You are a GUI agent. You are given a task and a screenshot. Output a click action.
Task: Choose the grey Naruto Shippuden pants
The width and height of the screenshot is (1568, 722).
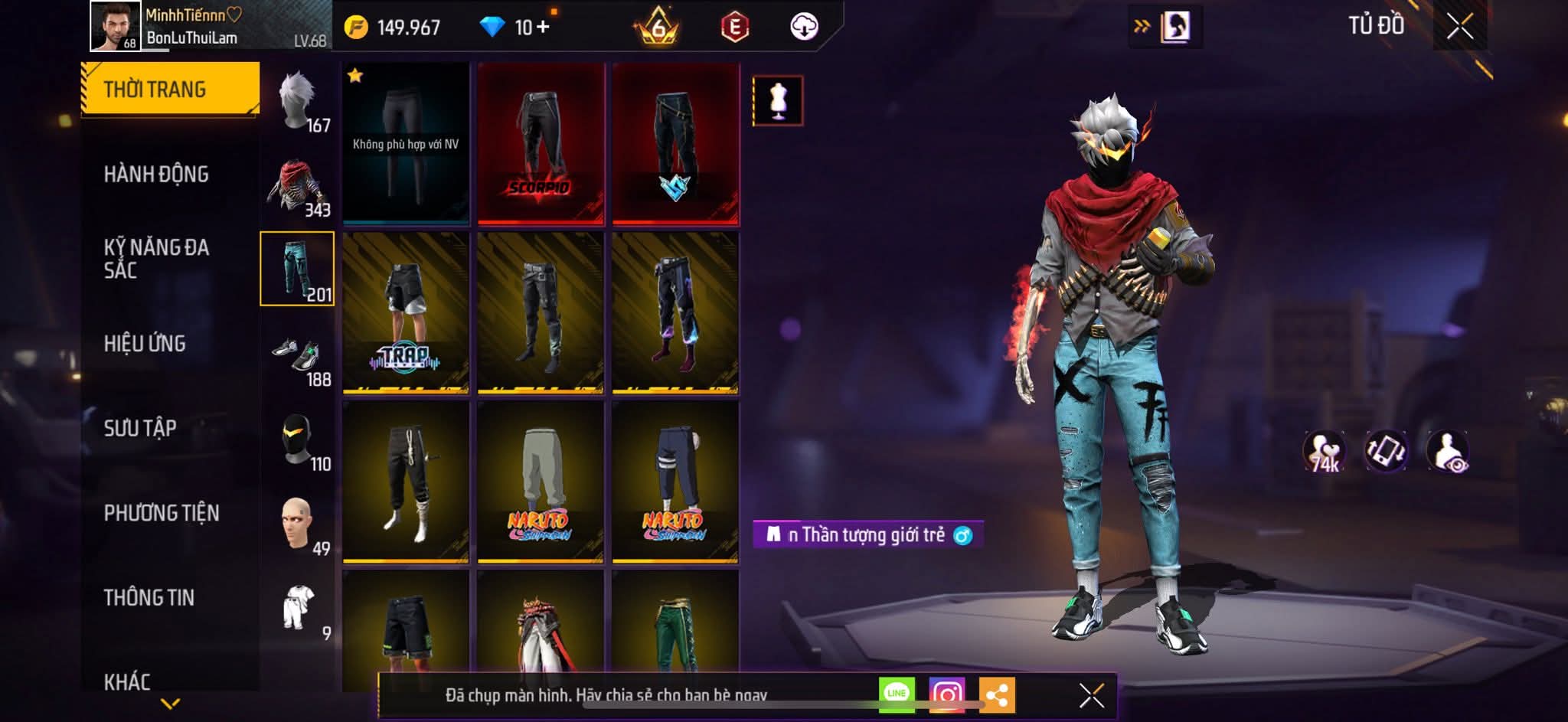tap(541, 483)
